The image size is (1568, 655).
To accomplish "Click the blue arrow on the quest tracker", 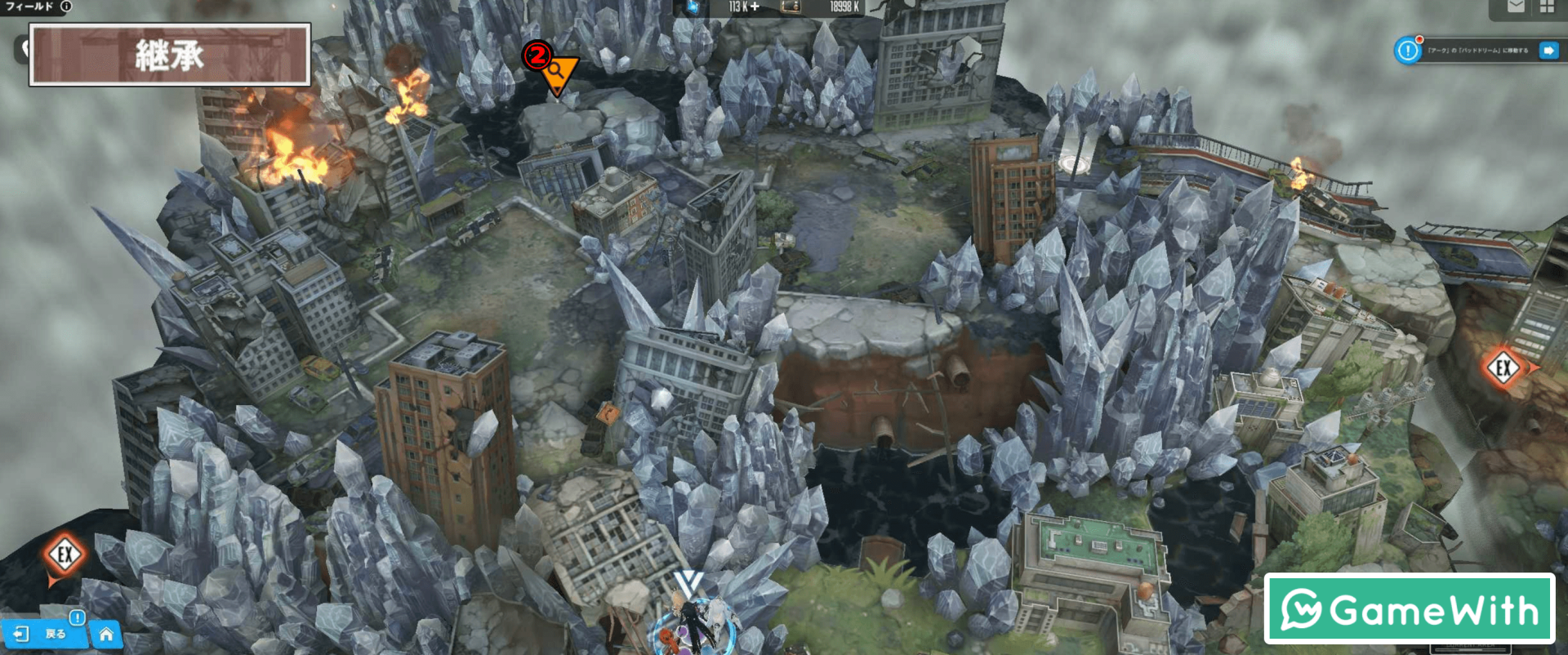I will (x=1548, y=51).
